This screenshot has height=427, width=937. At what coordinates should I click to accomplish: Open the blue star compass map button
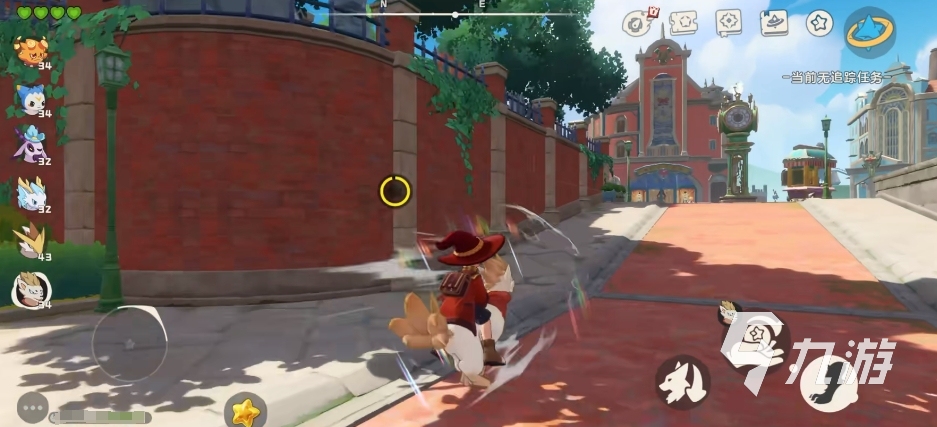(x=869, y=31)
